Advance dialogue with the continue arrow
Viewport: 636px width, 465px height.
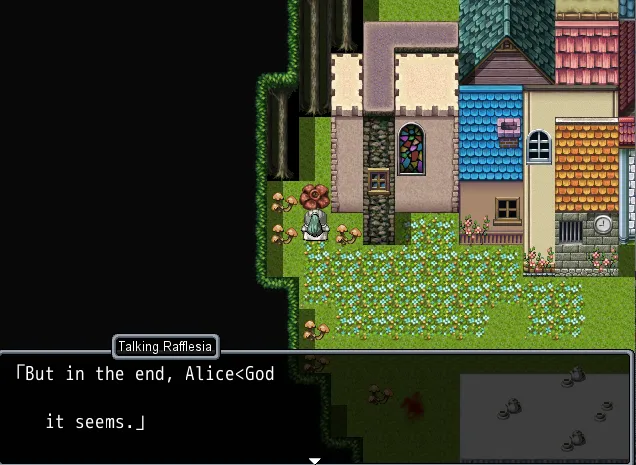(x=315, y=460)
